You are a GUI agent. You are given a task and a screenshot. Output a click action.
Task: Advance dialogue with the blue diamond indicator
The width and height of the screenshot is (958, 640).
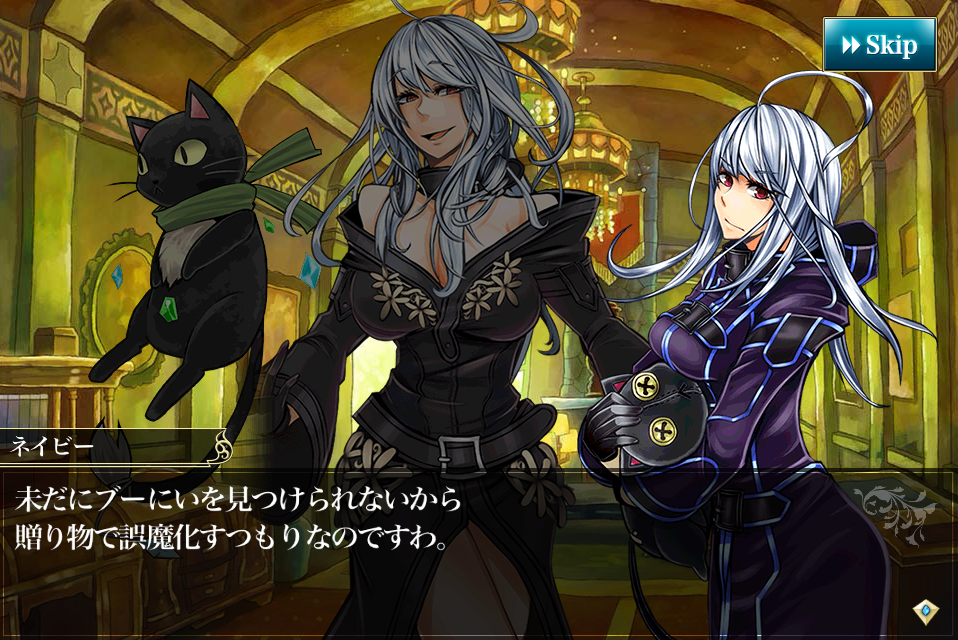tap(925, 610)
